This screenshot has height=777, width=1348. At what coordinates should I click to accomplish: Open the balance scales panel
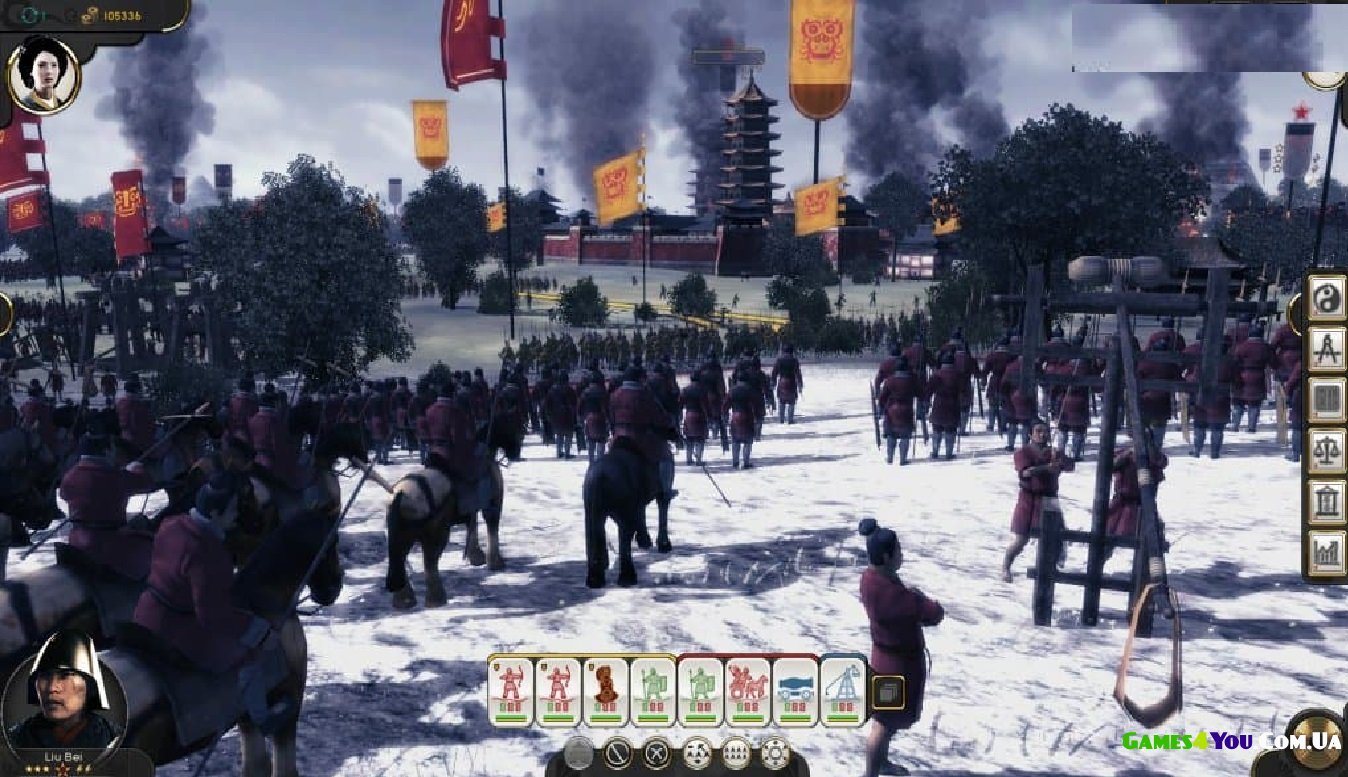(x=1327, y=450)
